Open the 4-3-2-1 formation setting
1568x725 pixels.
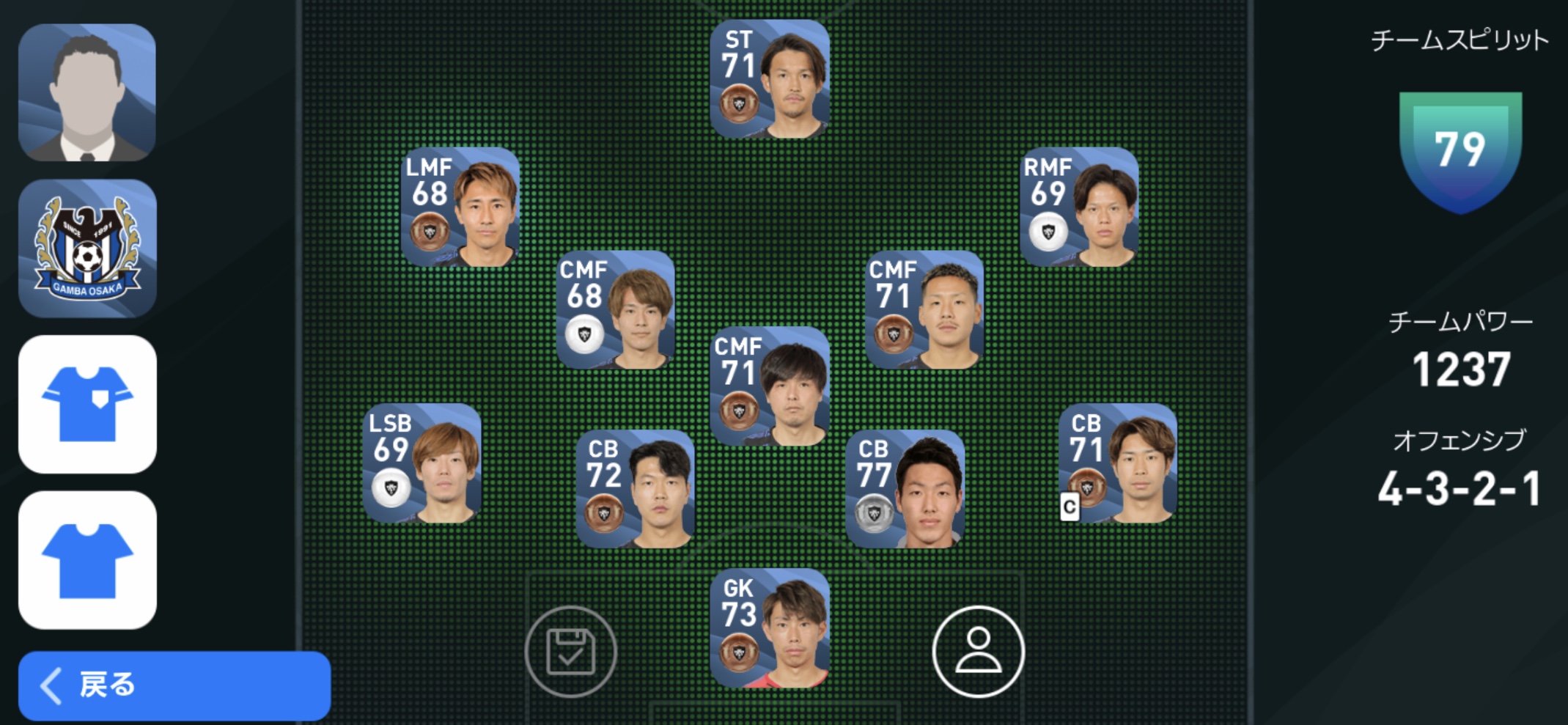point(1459,489)
